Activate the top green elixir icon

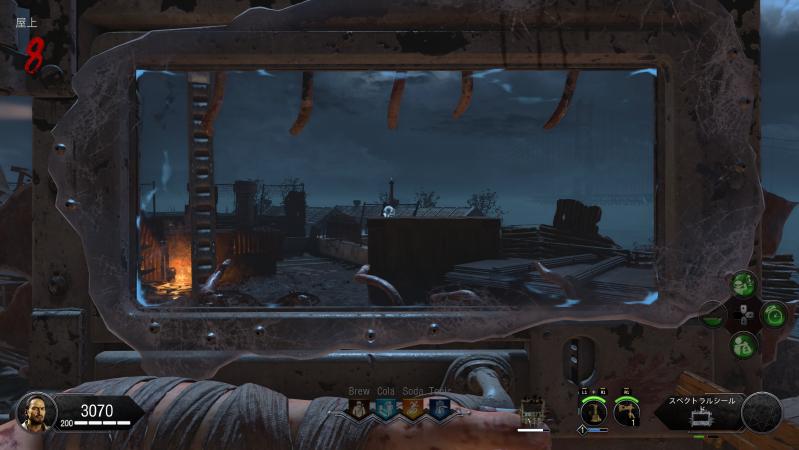(743, 285)
